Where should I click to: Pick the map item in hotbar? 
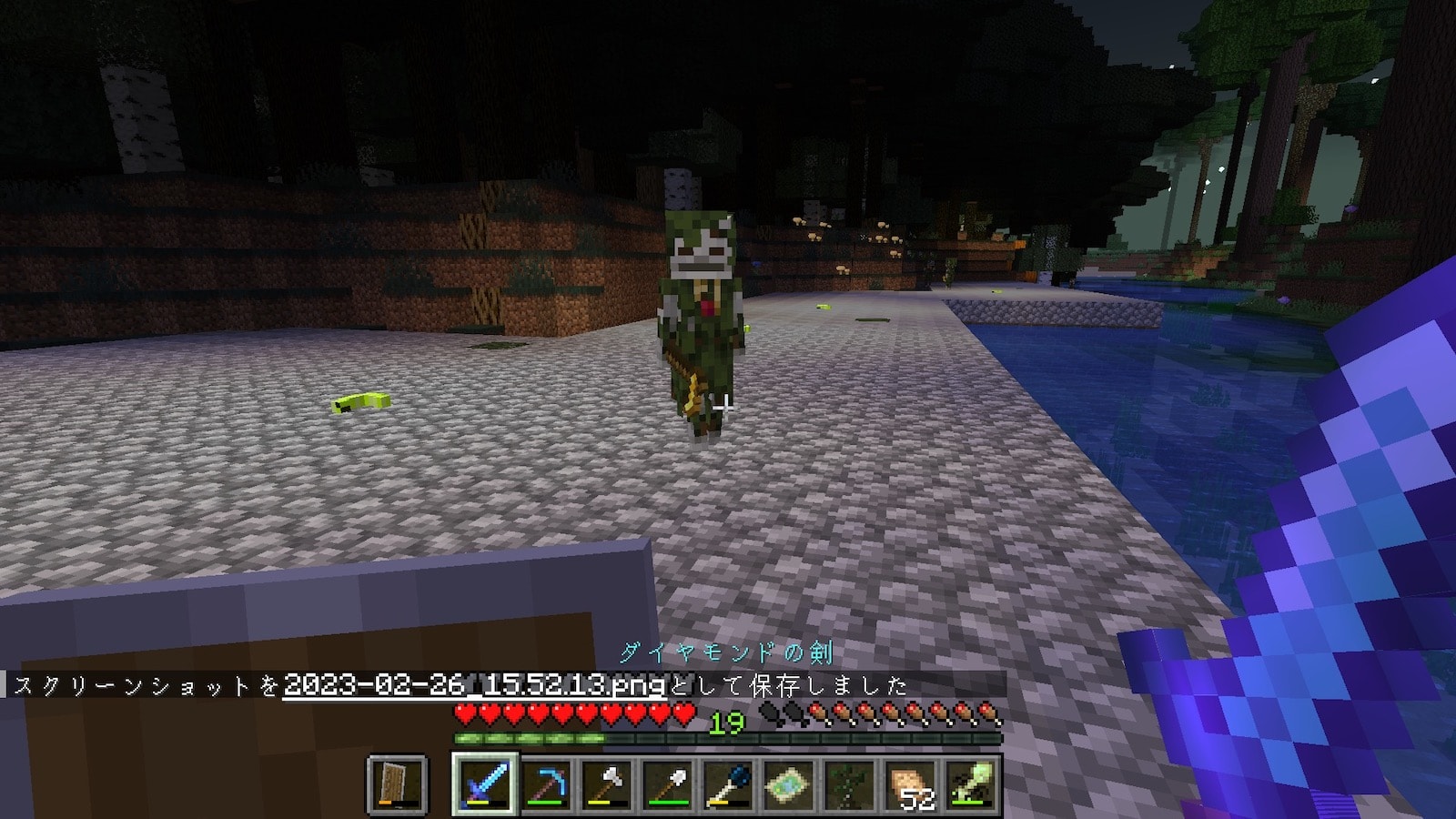(788, 784)
